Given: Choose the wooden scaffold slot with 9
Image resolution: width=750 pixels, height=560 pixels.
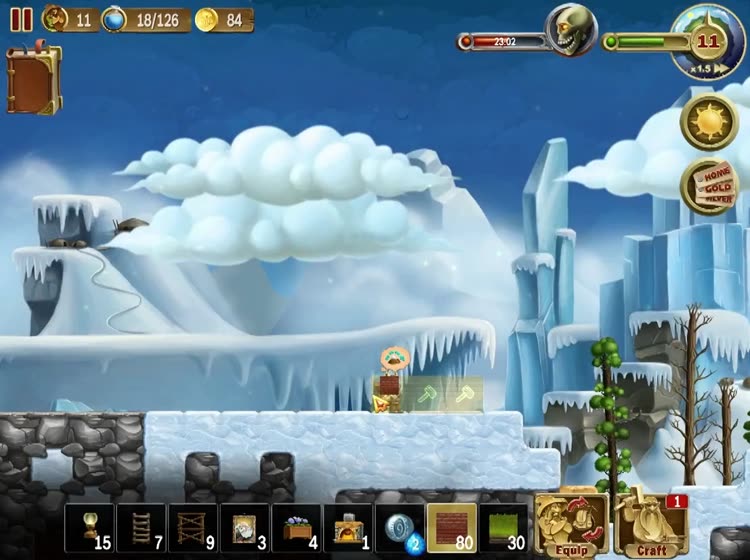Looking at the screenshot, I should point(193,527).
